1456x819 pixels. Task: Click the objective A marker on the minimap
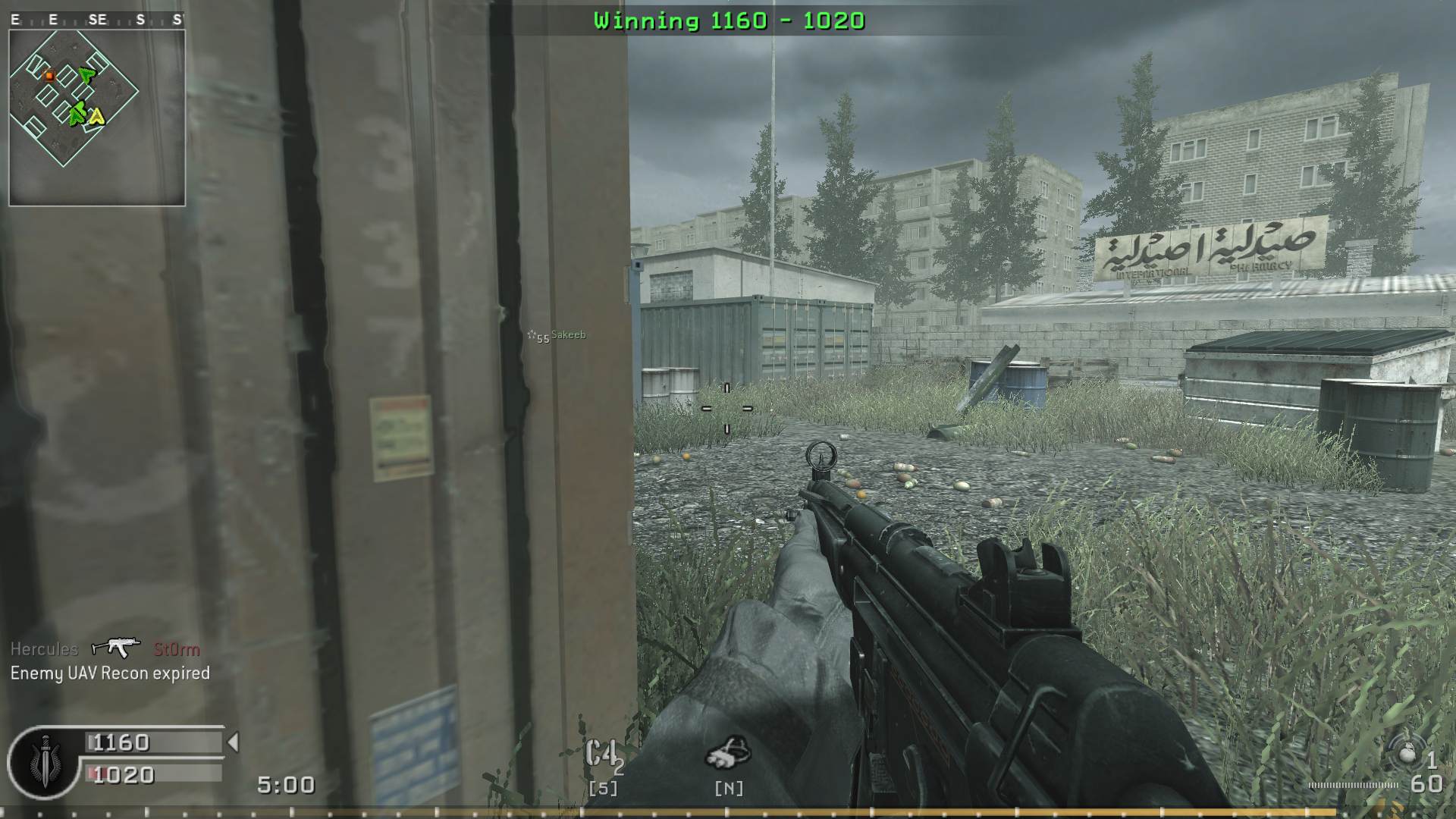(97, 118)
